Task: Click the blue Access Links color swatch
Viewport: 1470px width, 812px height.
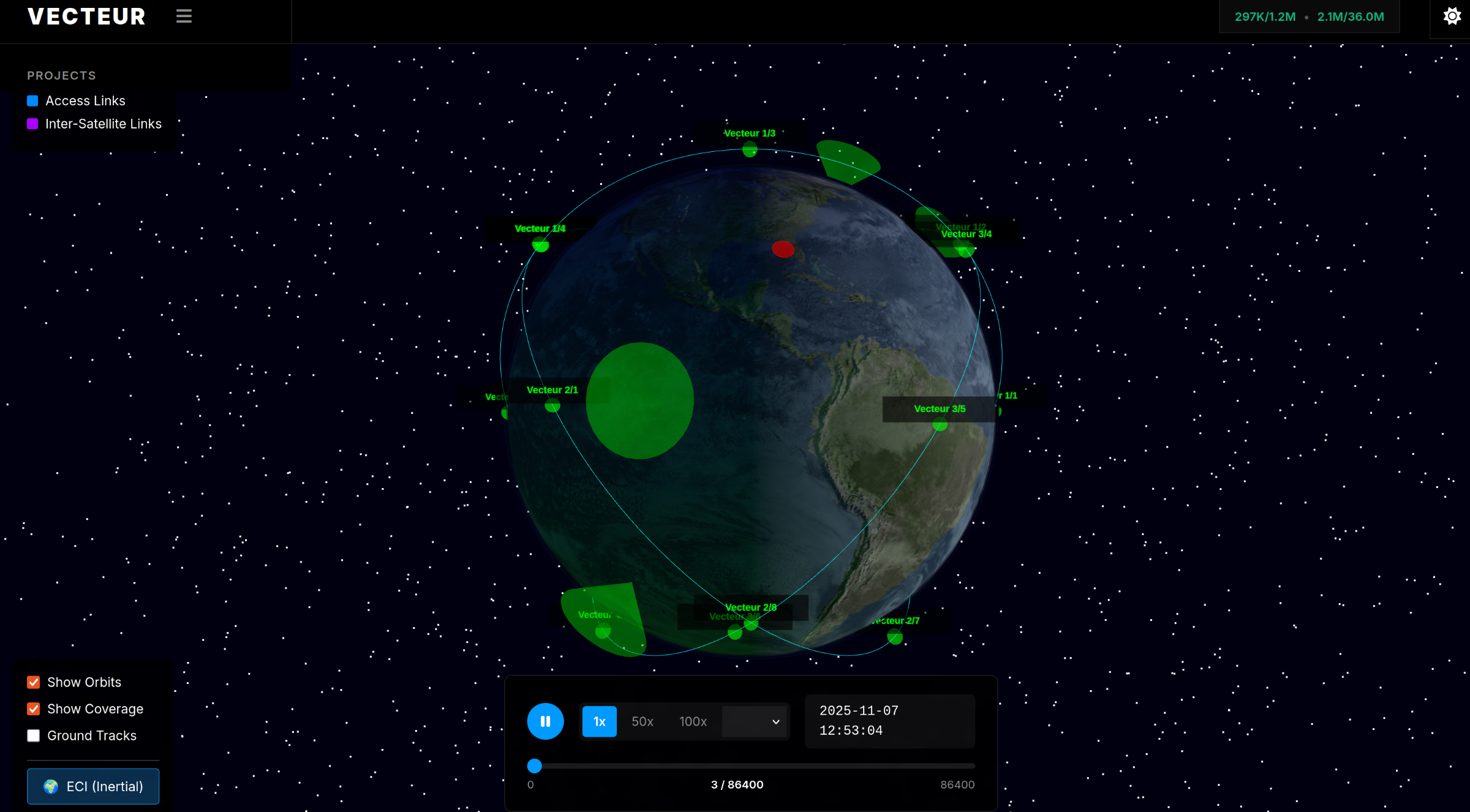Action: pyautogui.click(x=32, y=100)
